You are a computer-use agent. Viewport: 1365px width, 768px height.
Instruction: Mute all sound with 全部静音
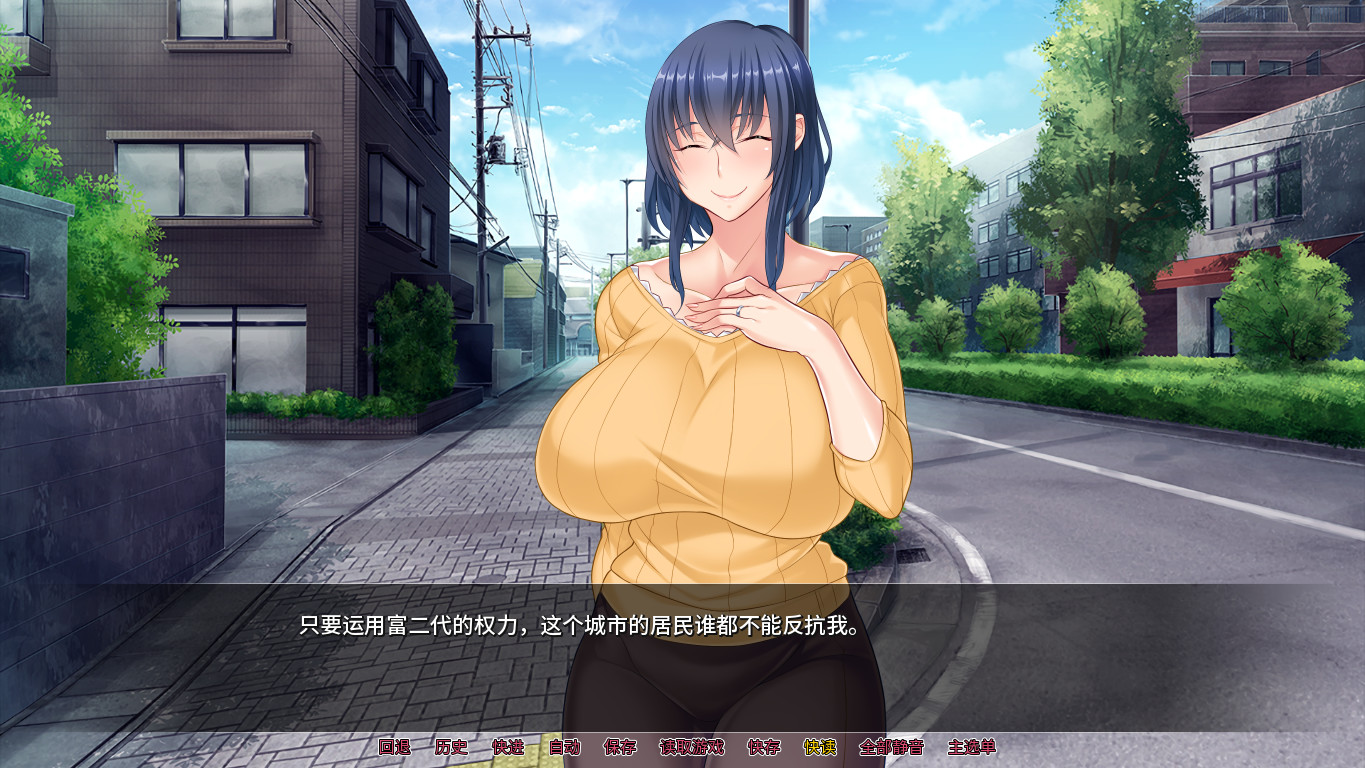(x=891, y=745)
